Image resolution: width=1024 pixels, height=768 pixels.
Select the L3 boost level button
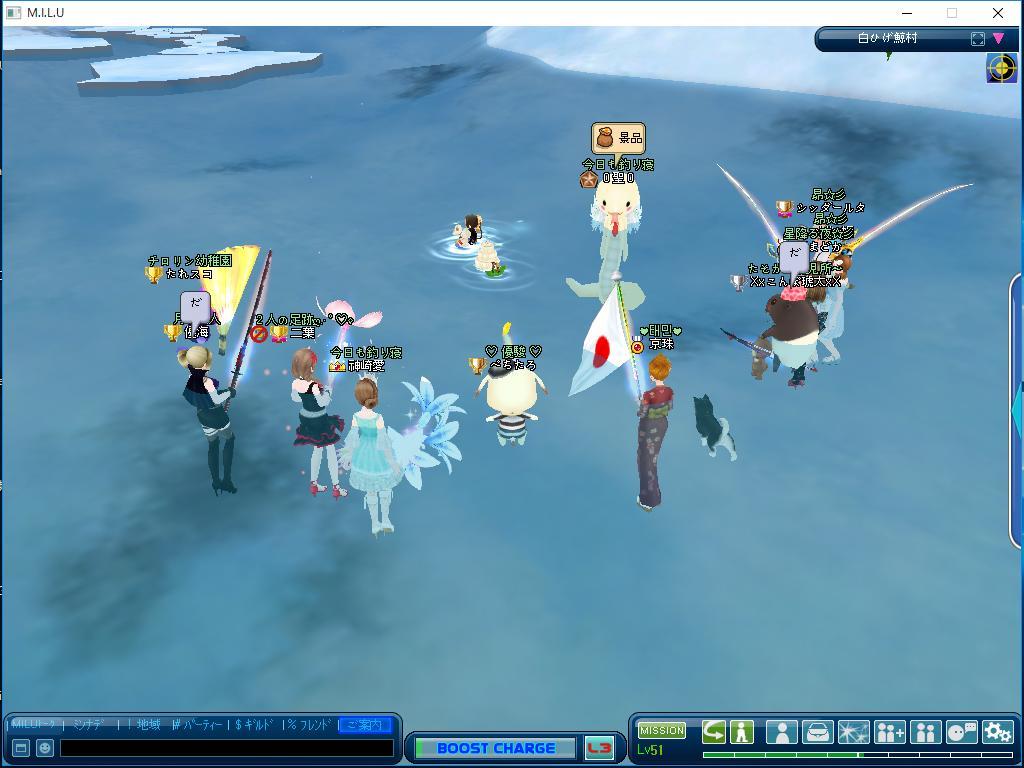[x=599, y=748]
